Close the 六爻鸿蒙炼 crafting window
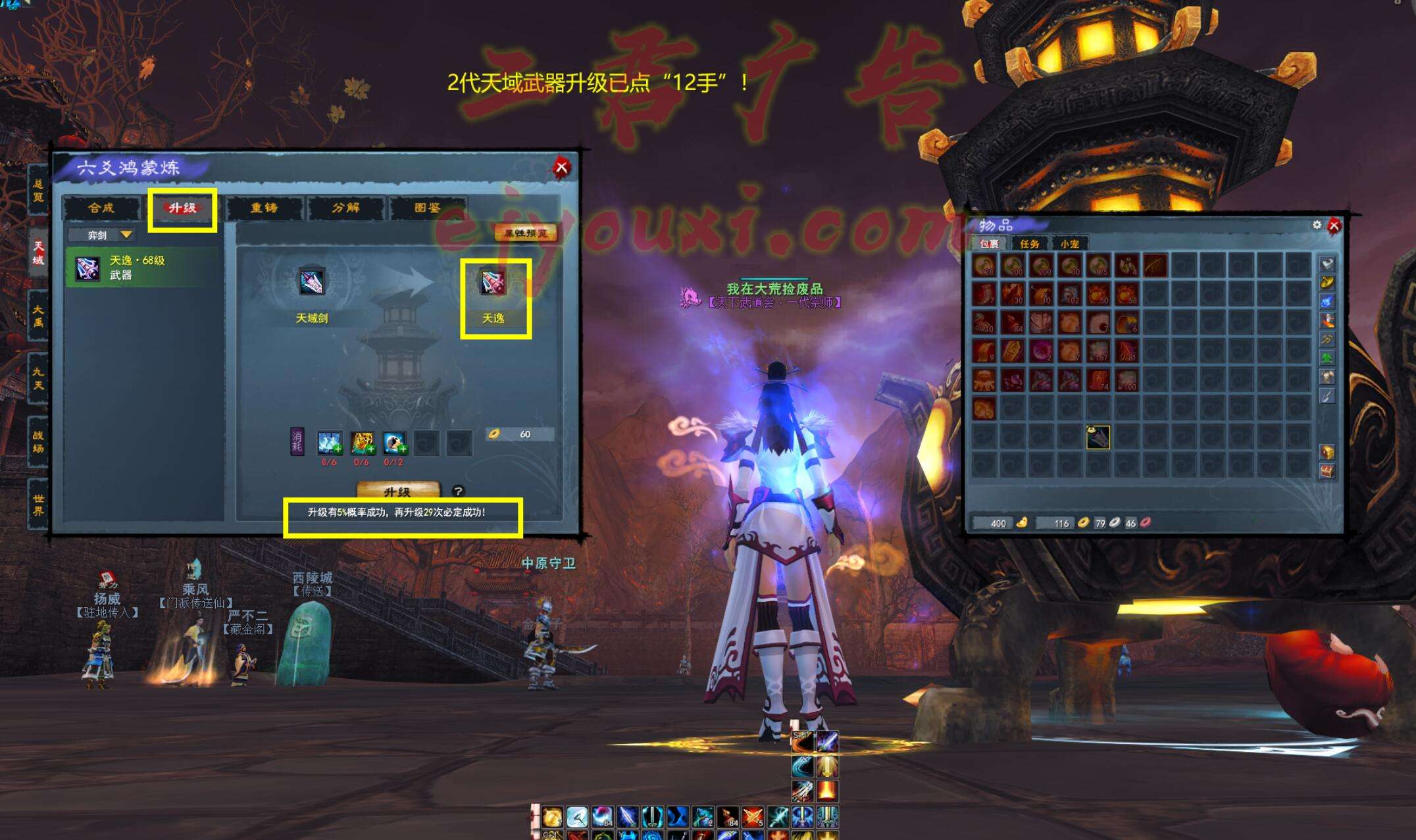This screenshot has width=1416, height=840. (561, 167)
